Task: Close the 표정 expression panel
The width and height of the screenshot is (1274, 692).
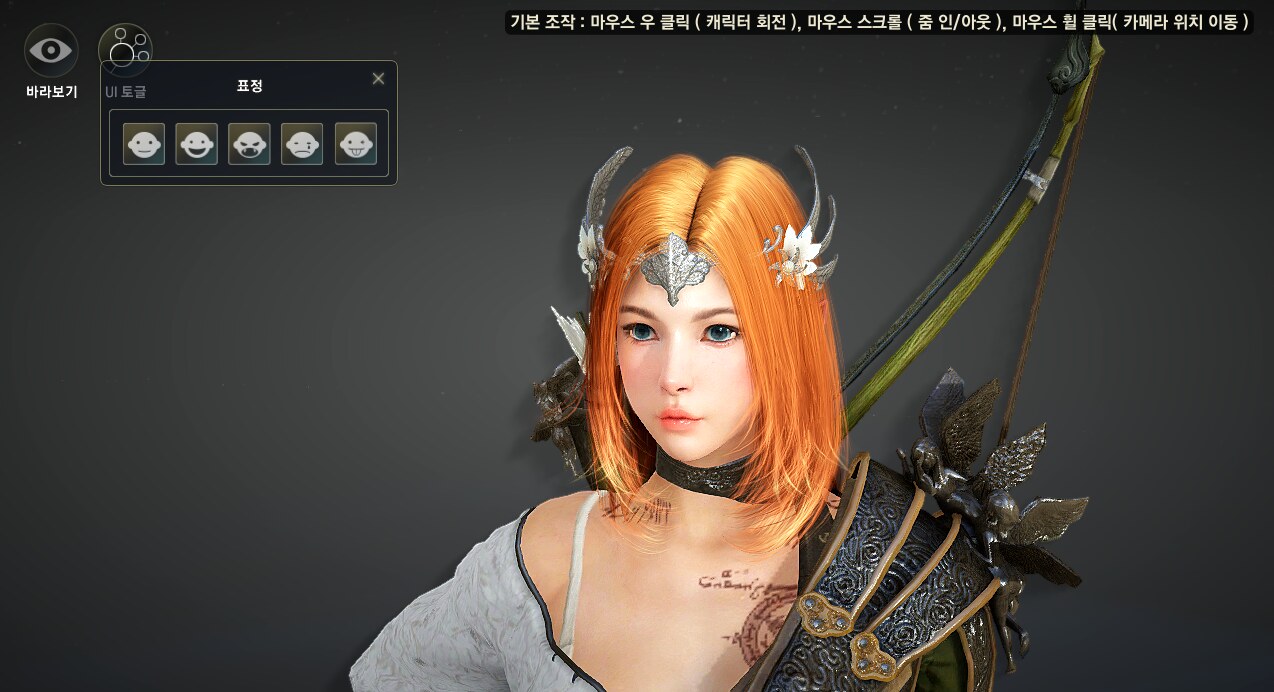Action: click(x=378, y=79)
